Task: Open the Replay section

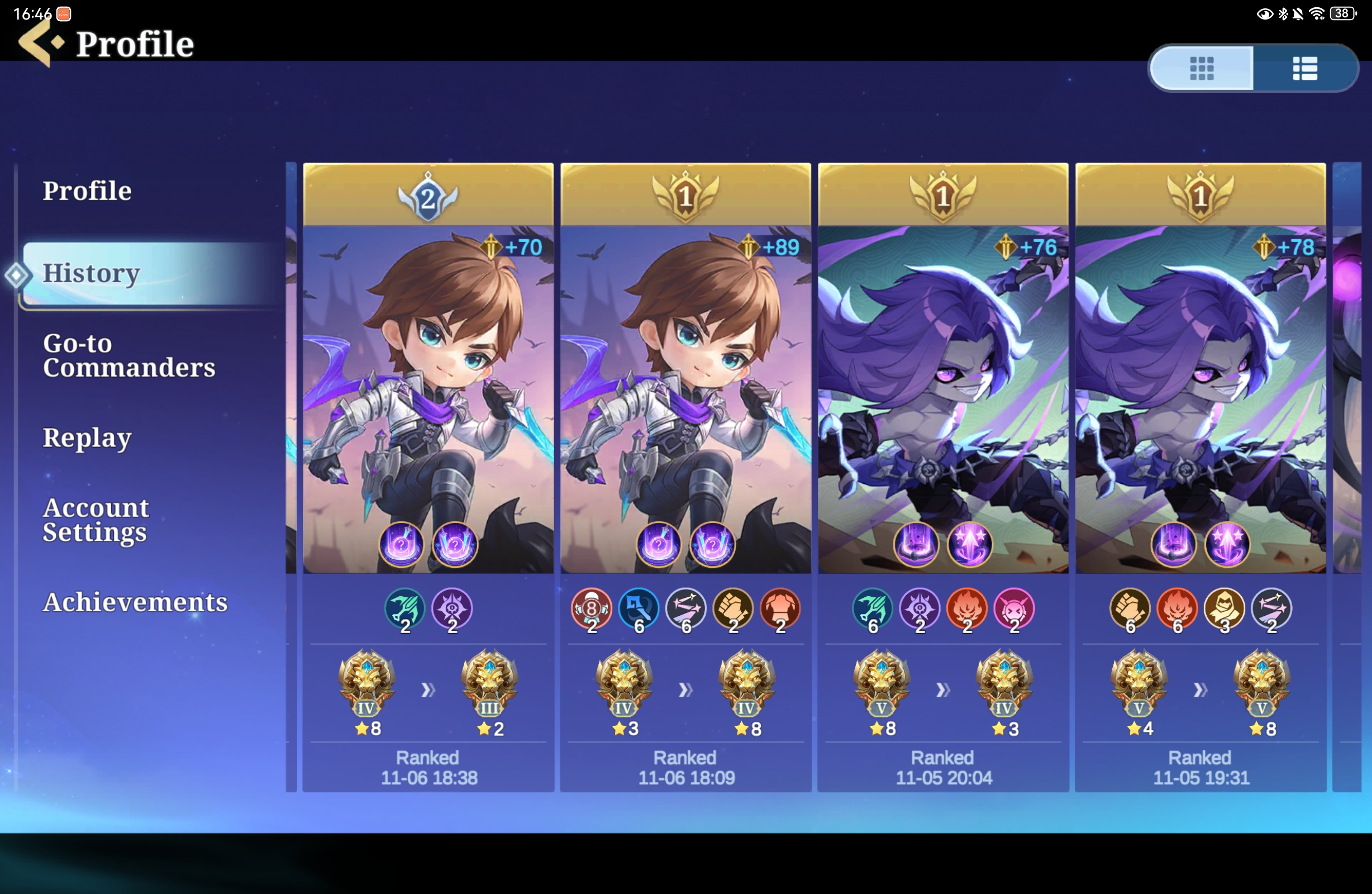Action: [87, 439]
